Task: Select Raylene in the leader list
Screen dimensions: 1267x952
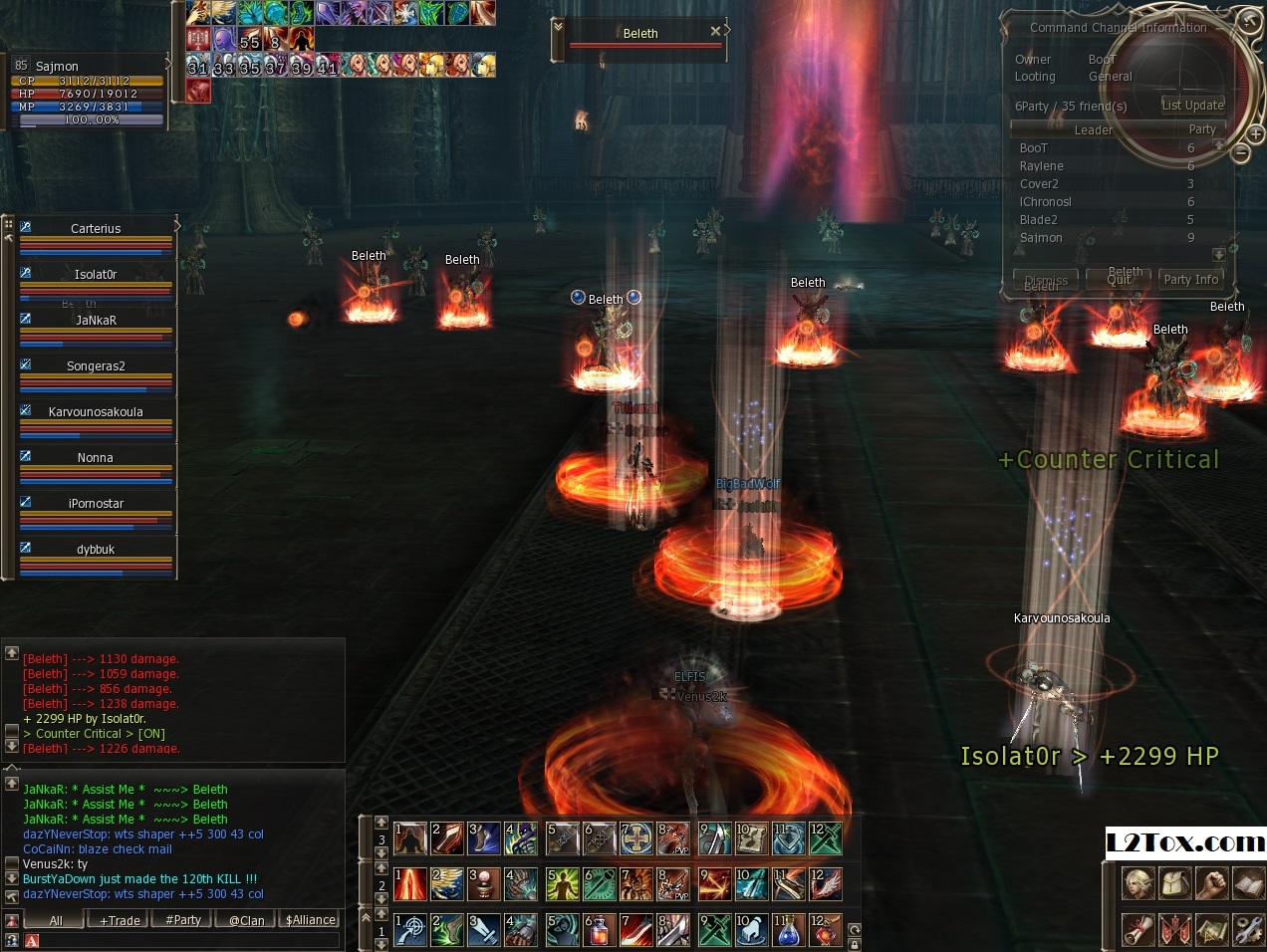Action: pos(1041,166)
